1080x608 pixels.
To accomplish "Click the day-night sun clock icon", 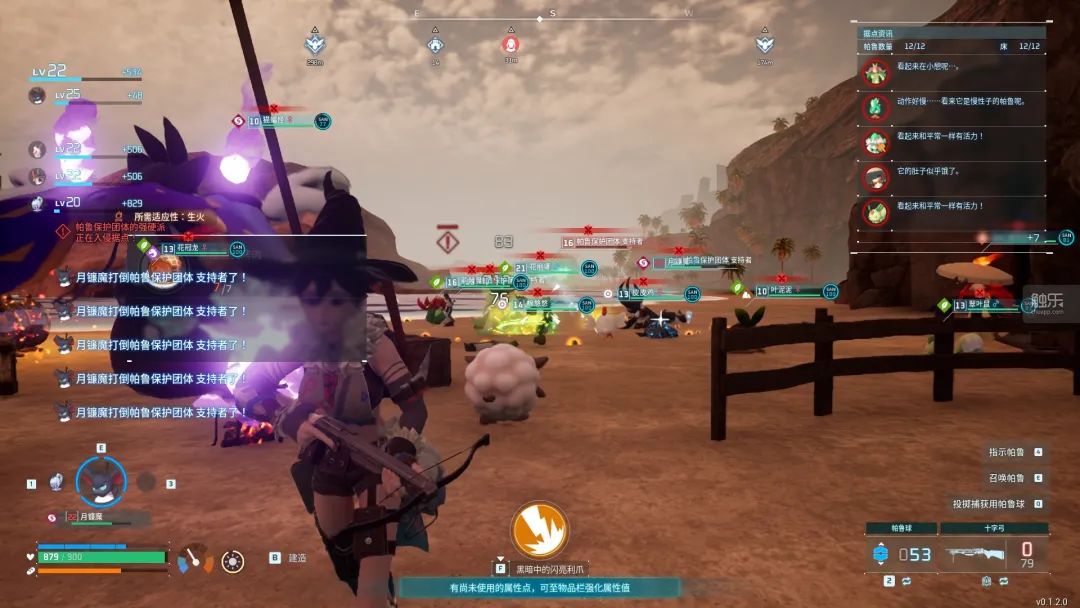I will coord(233,560).
